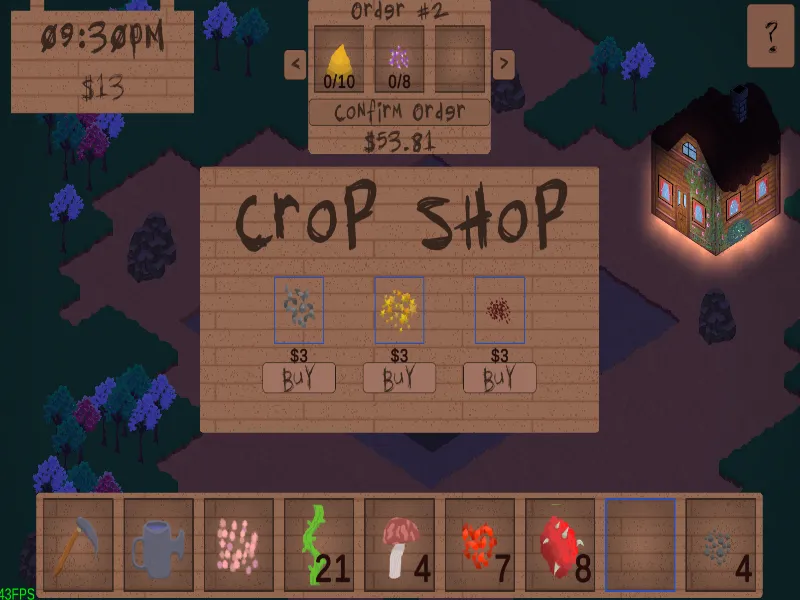Select the dark red seeds shop item
Screen dimensions: 800x600
tap(499, 310)
